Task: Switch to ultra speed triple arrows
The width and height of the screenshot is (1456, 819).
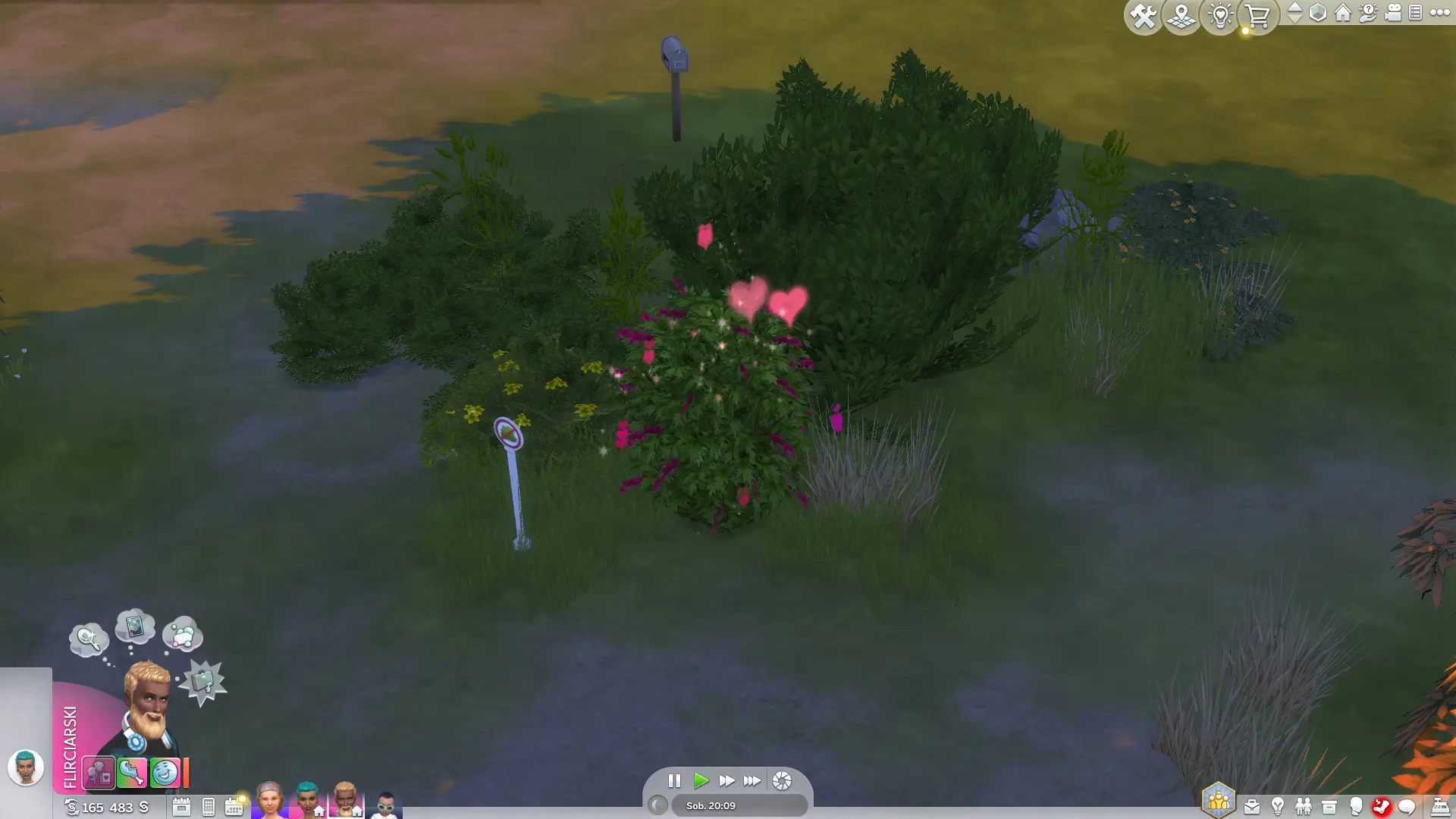Action: pyautogui.click(x=752, y=780)
